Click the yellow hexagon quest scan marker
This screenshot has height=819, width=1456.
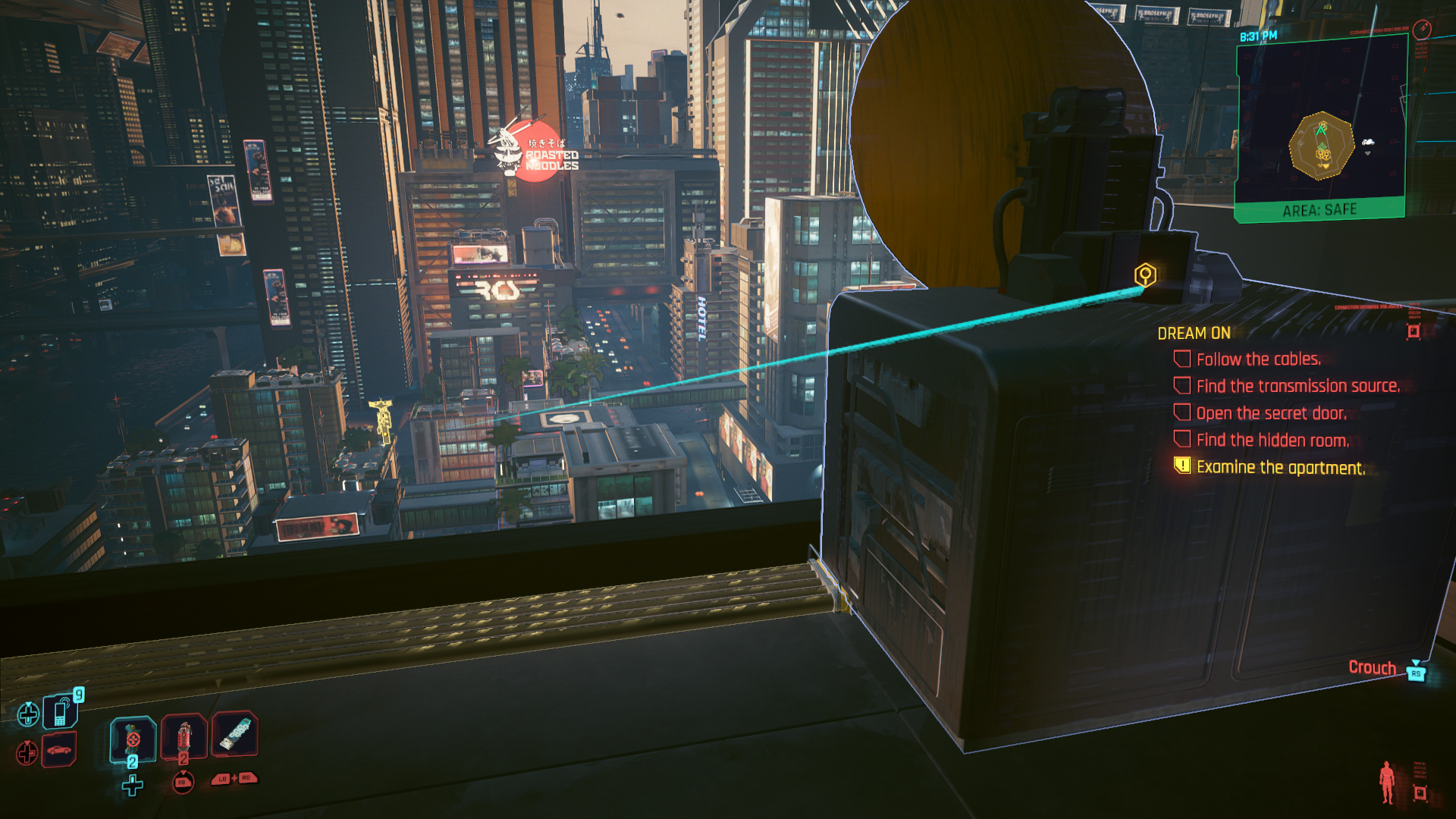pyautogui.click(x=1144, y=276)
